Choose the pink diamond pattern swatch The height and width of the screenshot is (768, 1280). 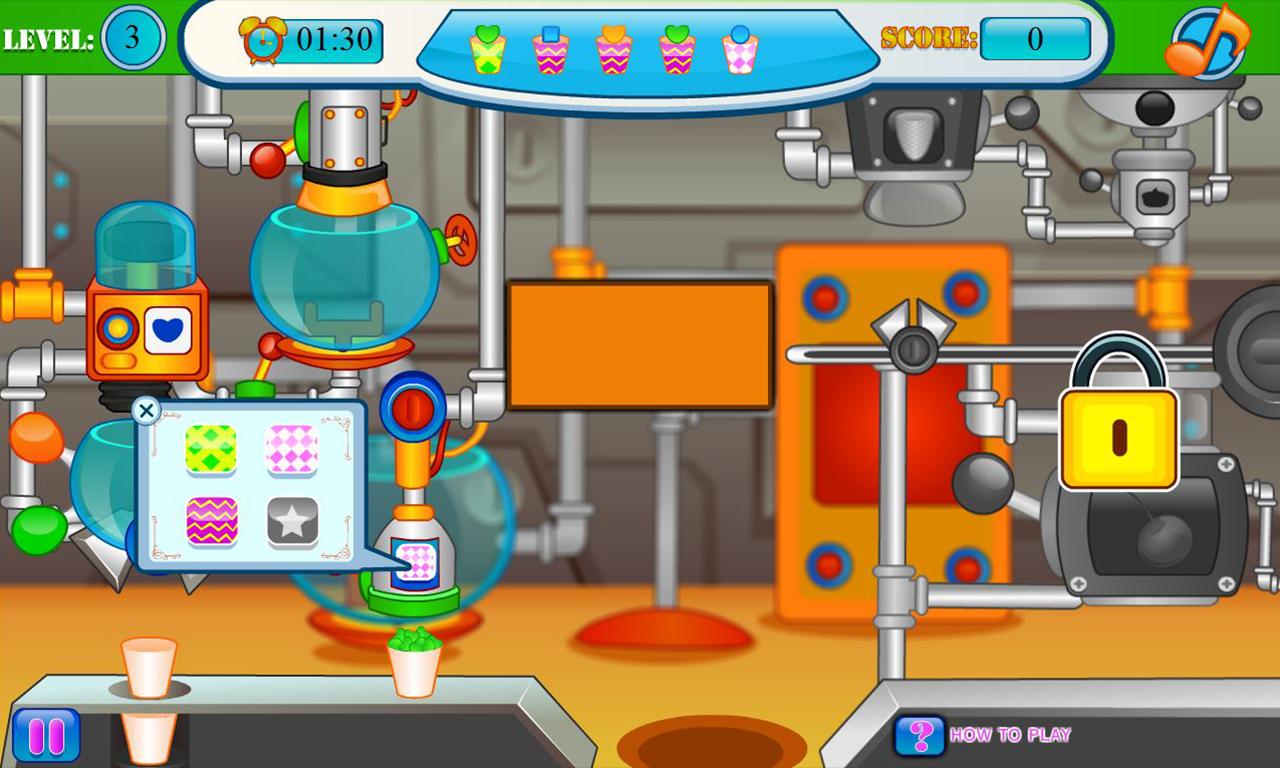click(290, 448)
